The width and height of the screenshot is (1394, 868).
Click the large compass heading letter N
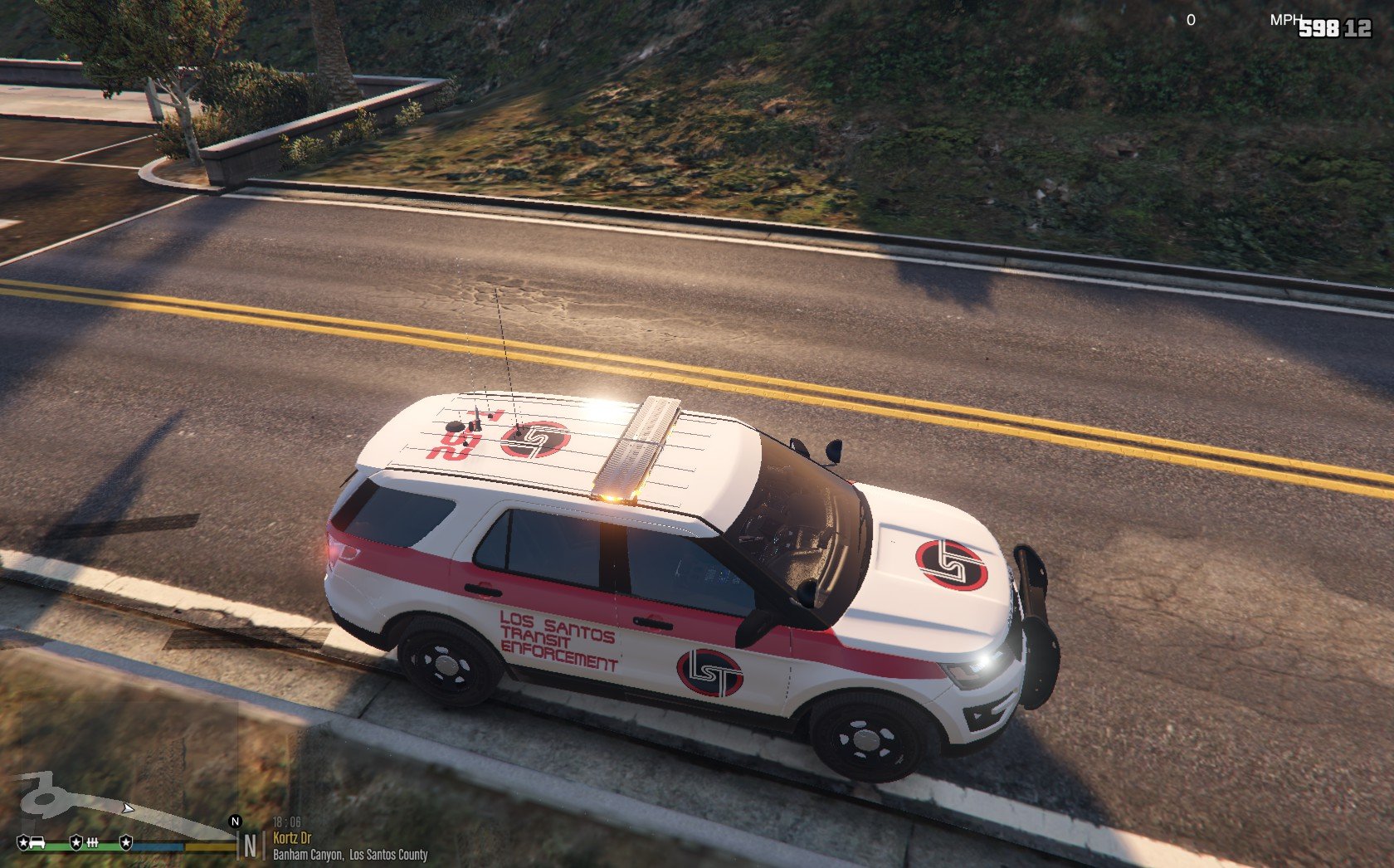[x=250, y=847]
